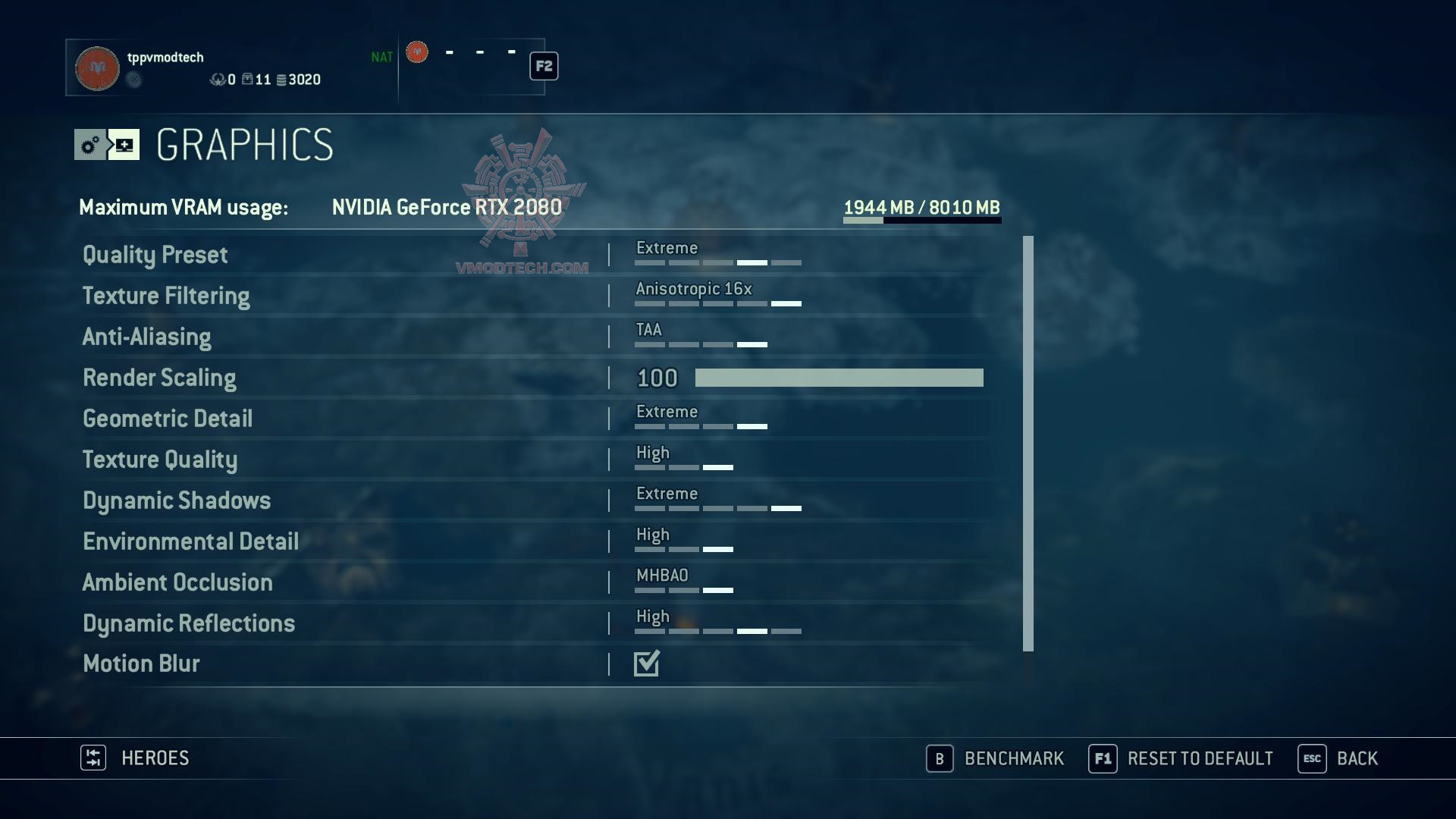Adjust the Dynamic Shadows setting
The width and height of the screenshot is (1456, 819).
[x=717, y=500]
